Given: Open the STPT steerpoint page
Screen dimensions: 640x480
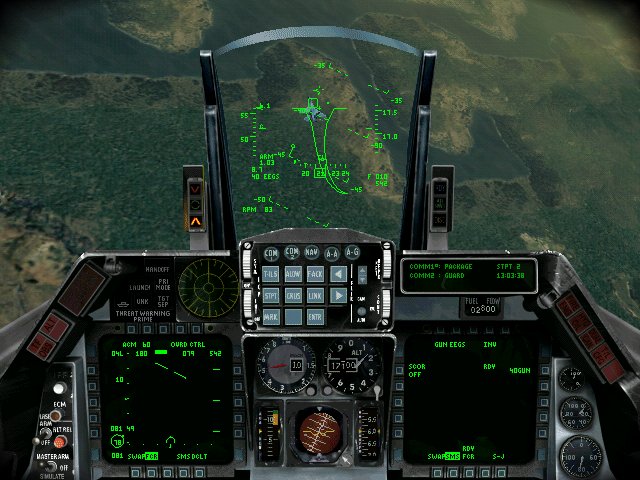Looking at the screenshot, I should point(271,295).
